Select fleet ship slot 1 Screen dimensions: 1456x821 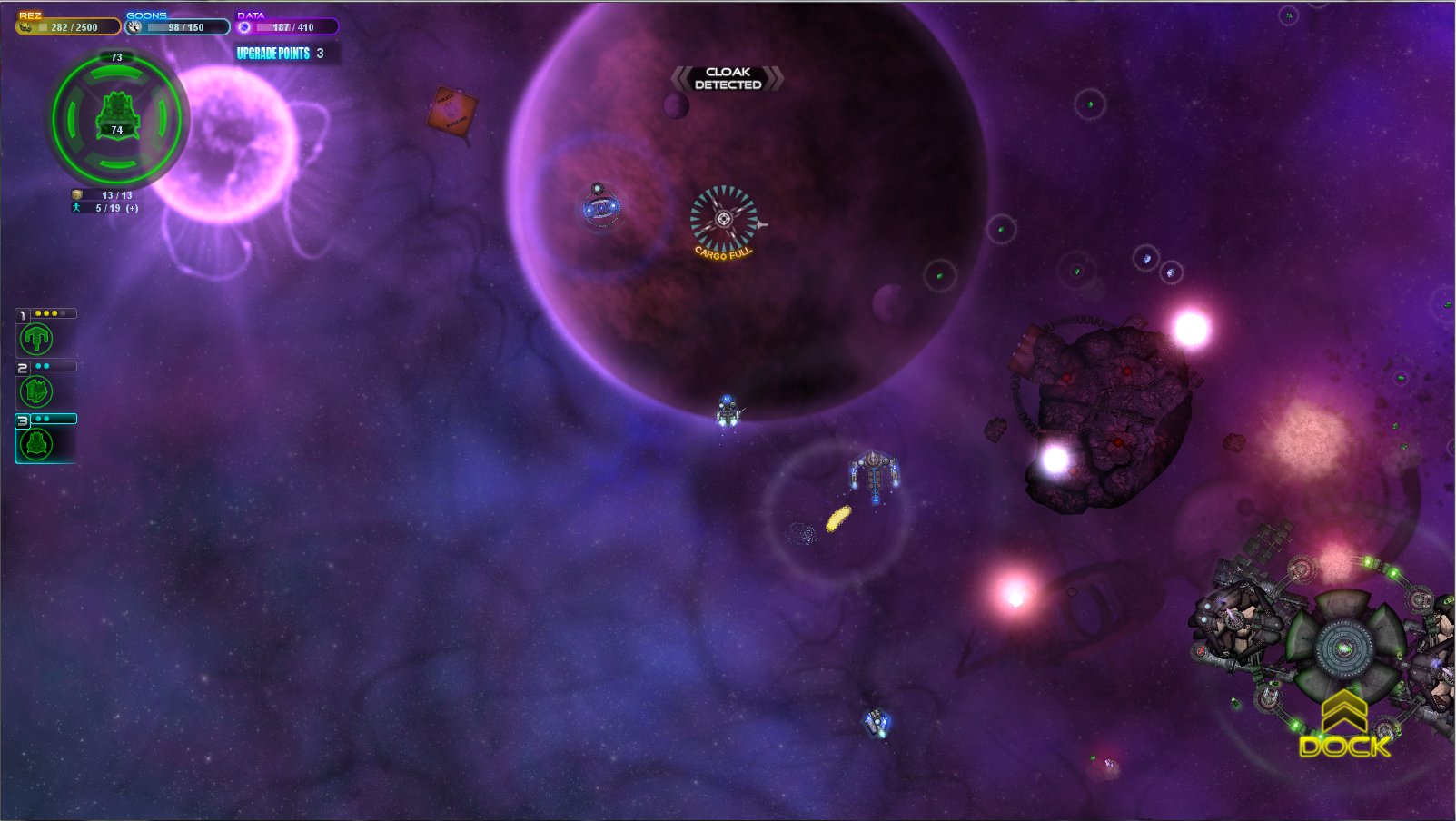pos(36,339)
